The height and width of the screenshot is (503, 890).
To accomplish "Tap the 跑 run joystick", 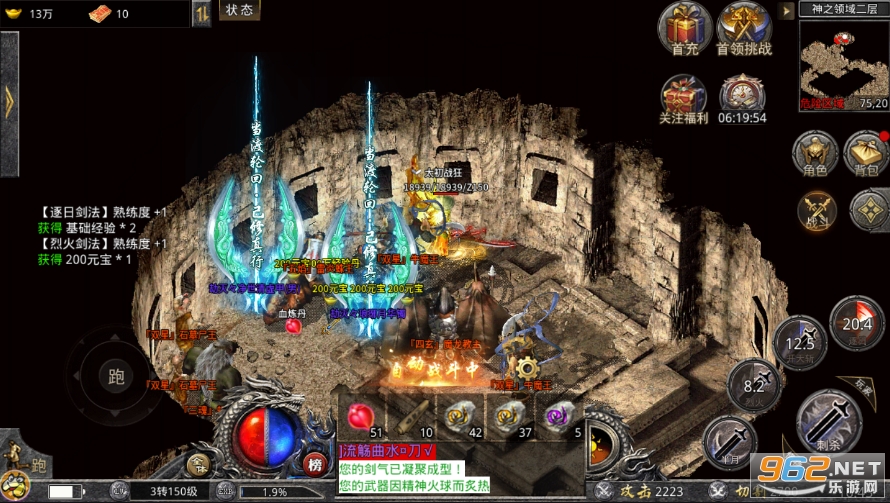I will [x=116, y=377].
